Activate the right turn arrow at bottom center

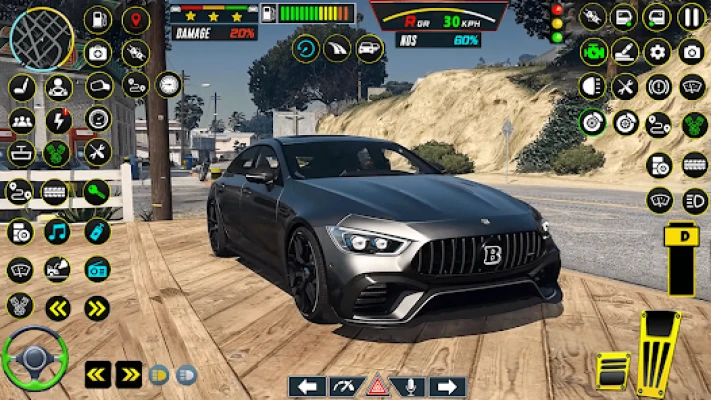pyautogui.click(x=447, y=386)
